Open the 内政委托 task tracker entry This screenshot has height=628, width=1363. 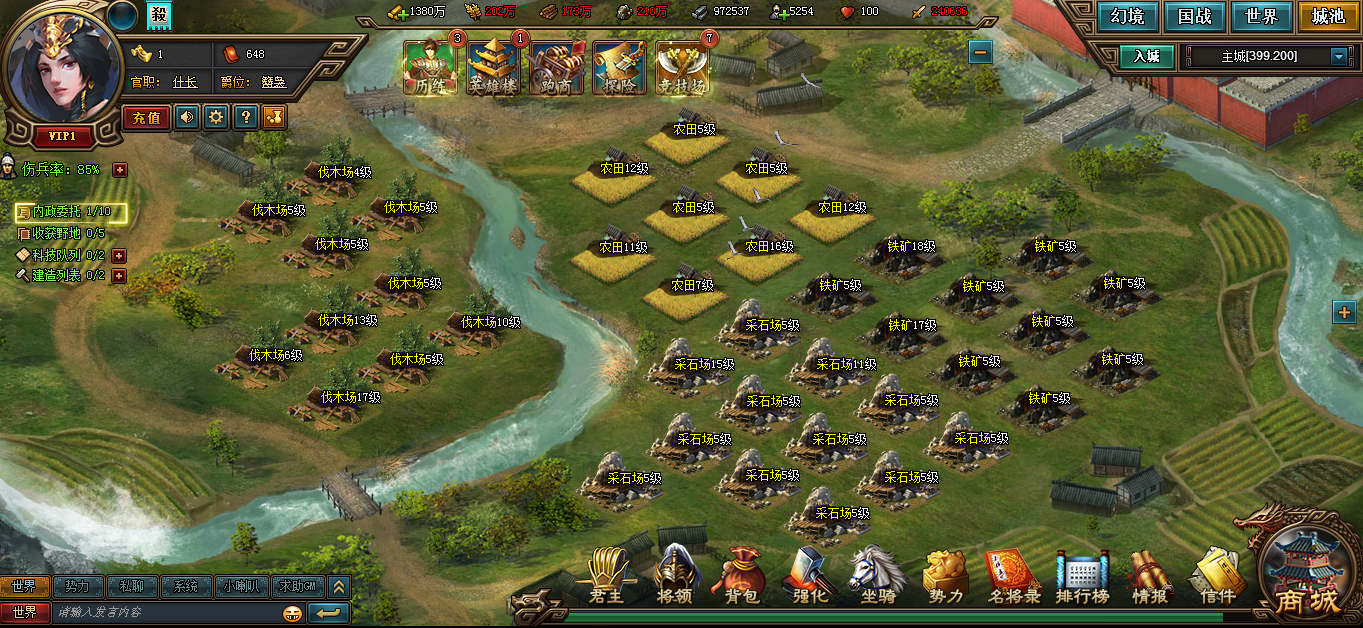click(71, 212)
